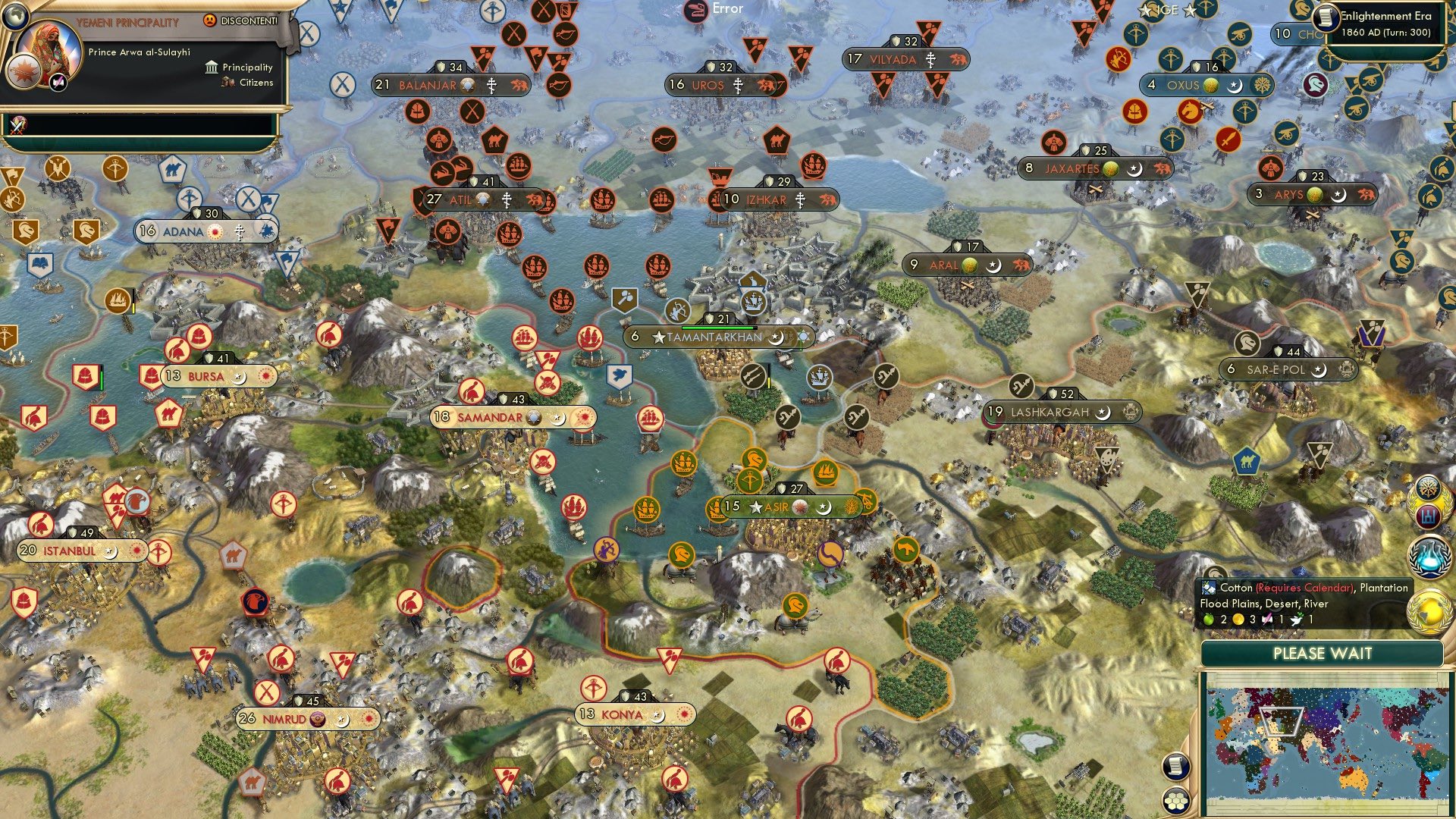Select the camel archer icon near Lashkargah
Image resolution: width=1456 pixels, height=819 pixels.
pos(1022,386)
